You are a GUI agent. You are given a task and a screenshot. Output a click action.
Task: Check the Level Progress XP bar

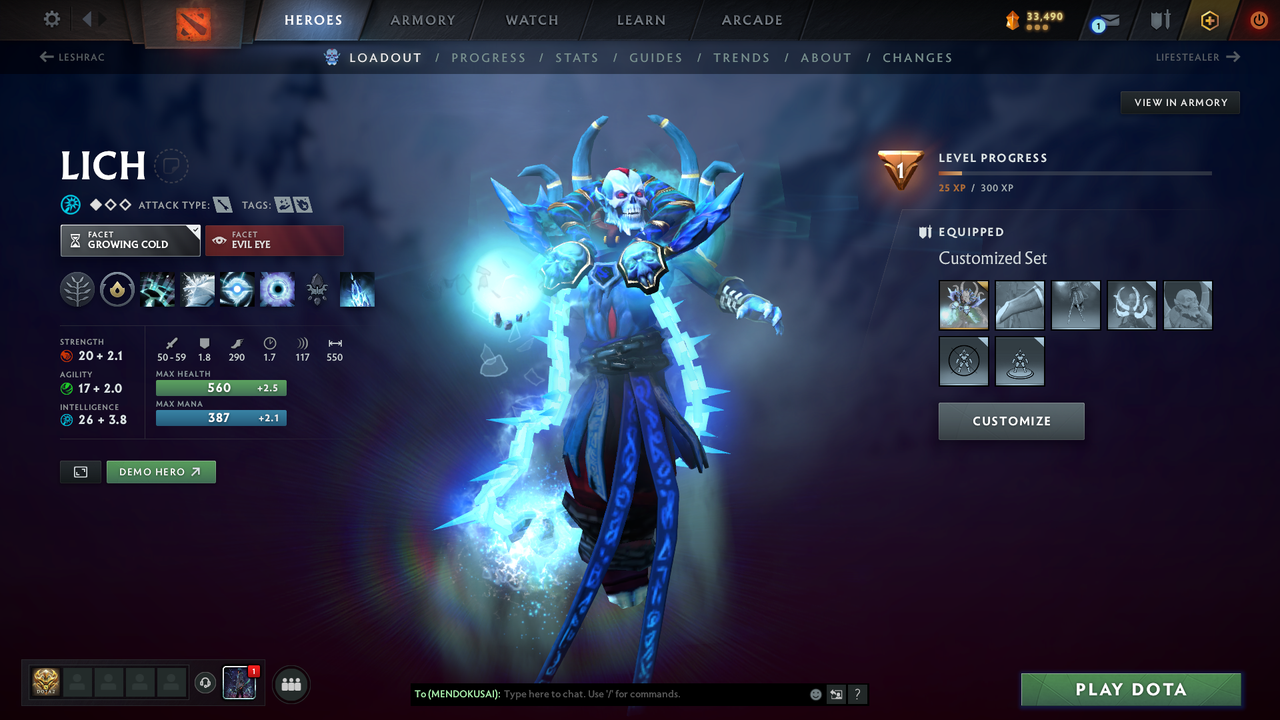tap(1075, 172)
